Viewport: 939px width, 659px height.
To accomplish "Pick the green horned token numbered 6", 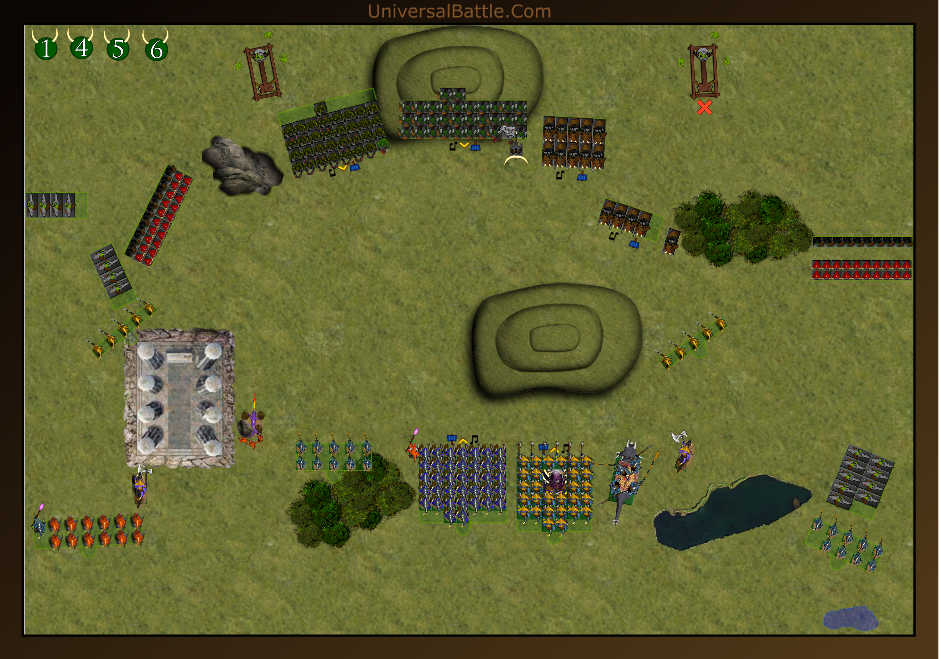I will [155, 47].
